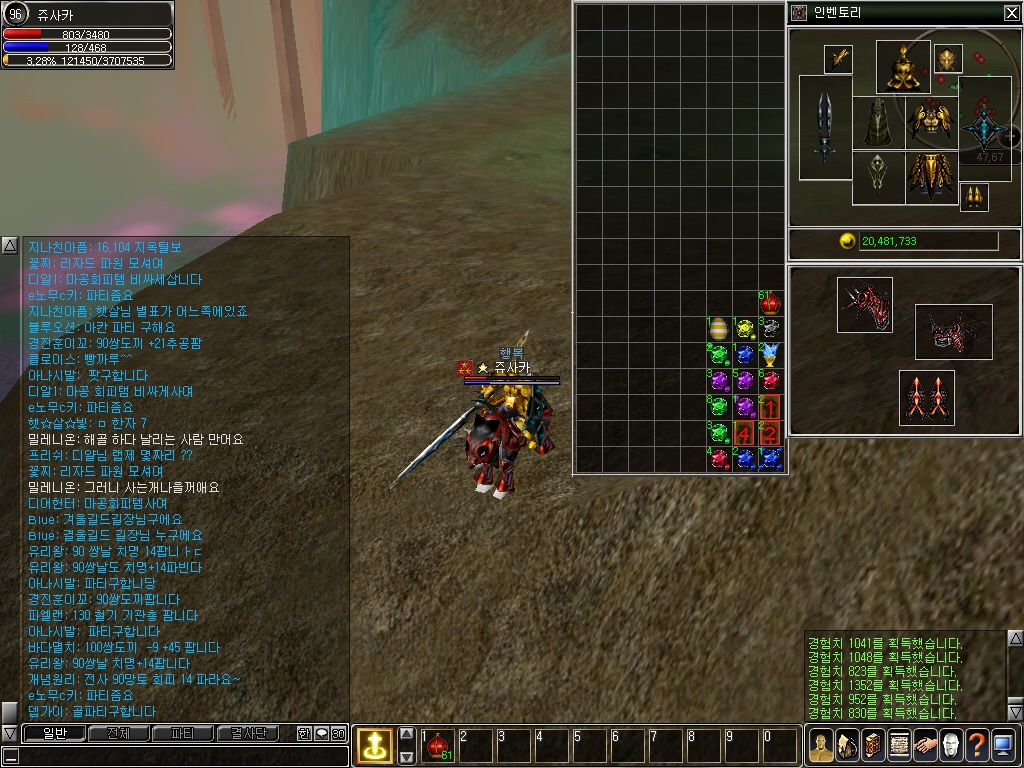Click the golden boots equipment slot

(974, 197)
